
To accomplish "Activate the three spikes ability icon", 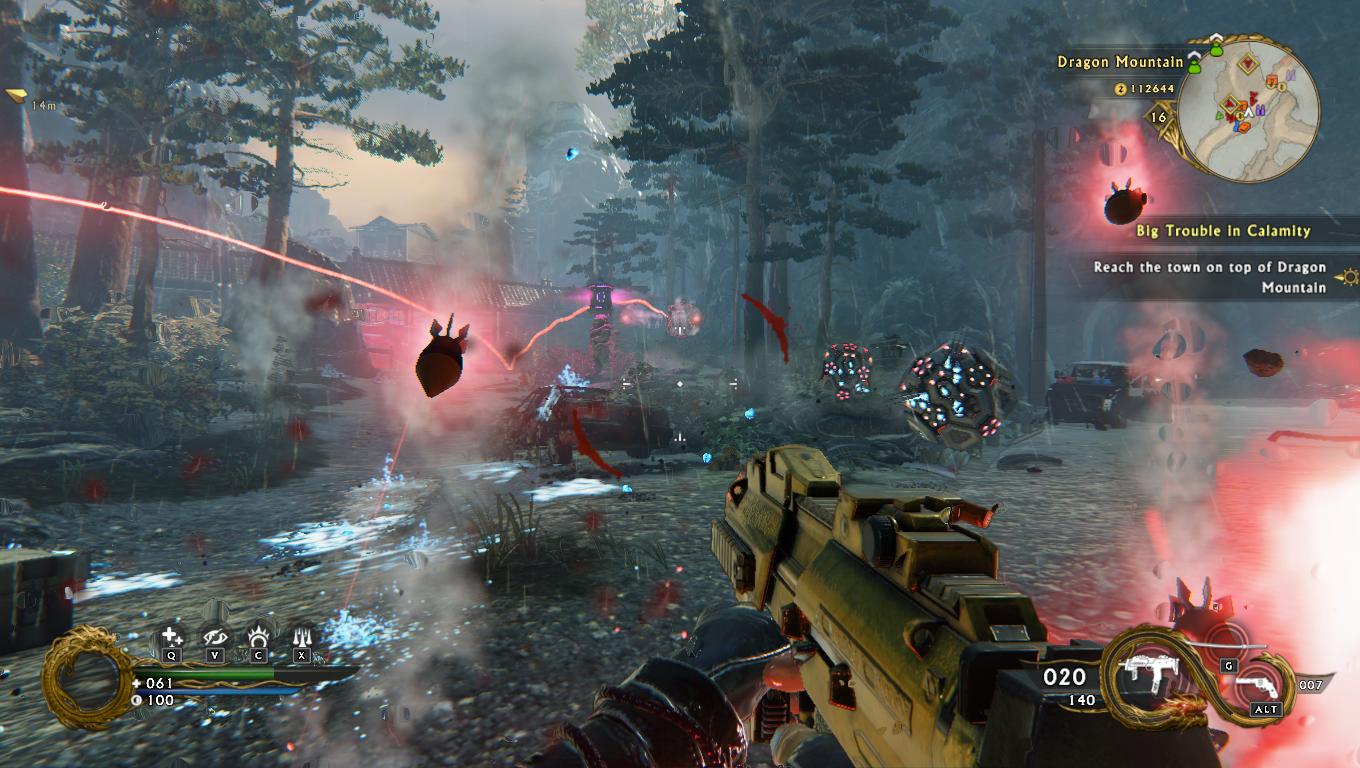I will click(x=302, y=637).
